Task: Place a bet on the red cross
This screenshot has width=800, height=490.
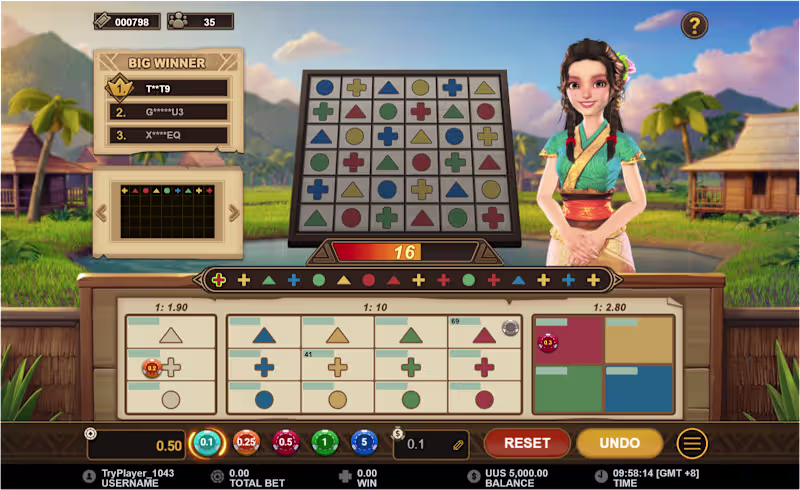Action: (485, 367)
